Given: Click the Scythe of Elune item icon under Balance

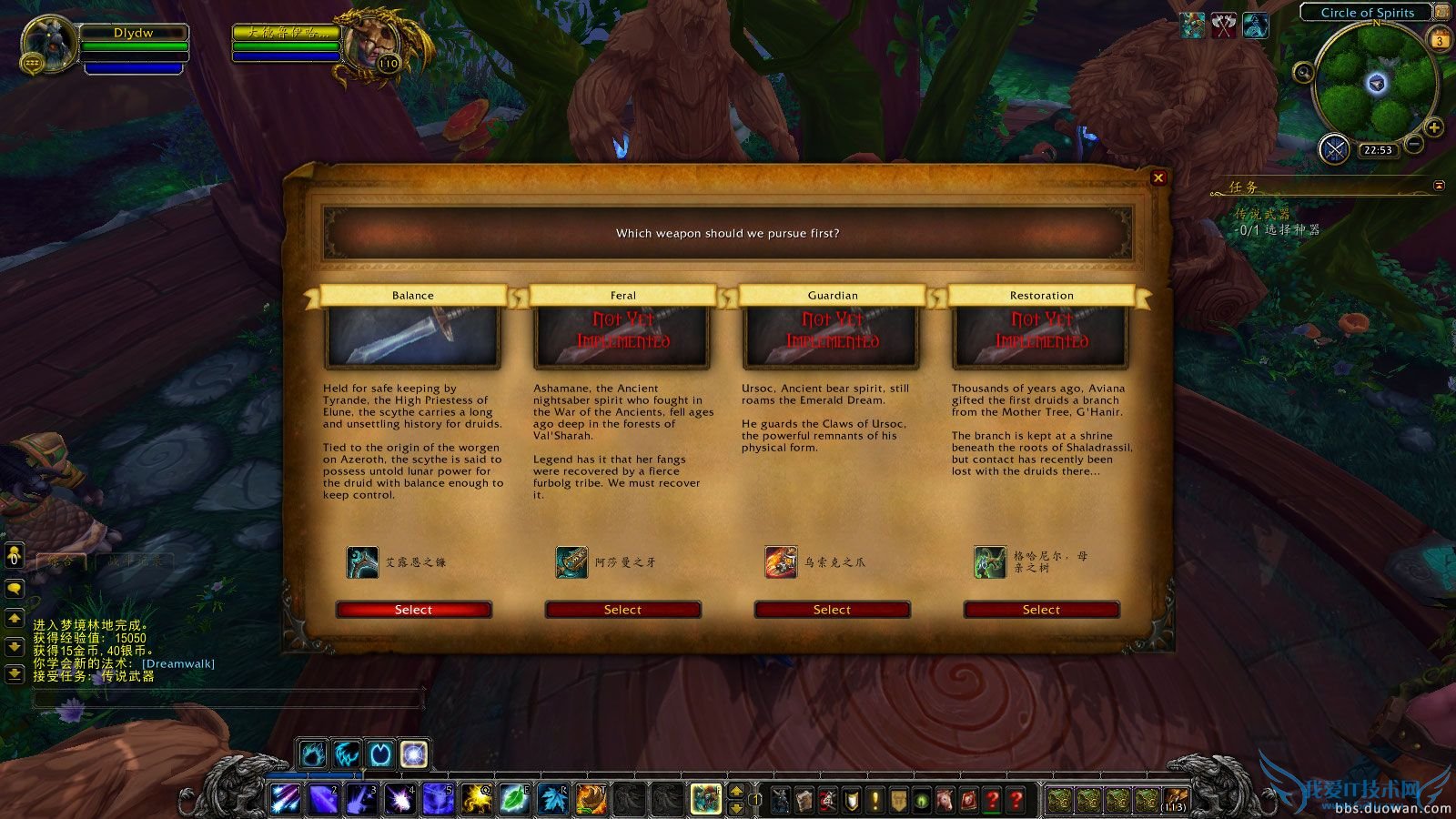Looking at the screenshot, I should point(362,562).
